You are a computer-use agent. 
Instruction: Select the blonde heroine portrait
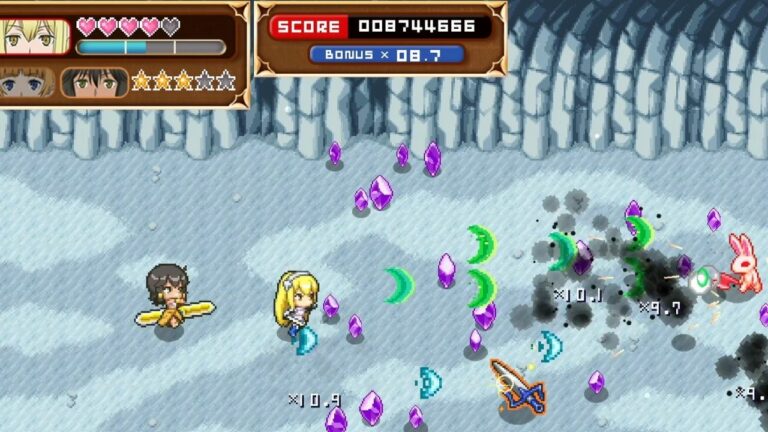(34, 36)
